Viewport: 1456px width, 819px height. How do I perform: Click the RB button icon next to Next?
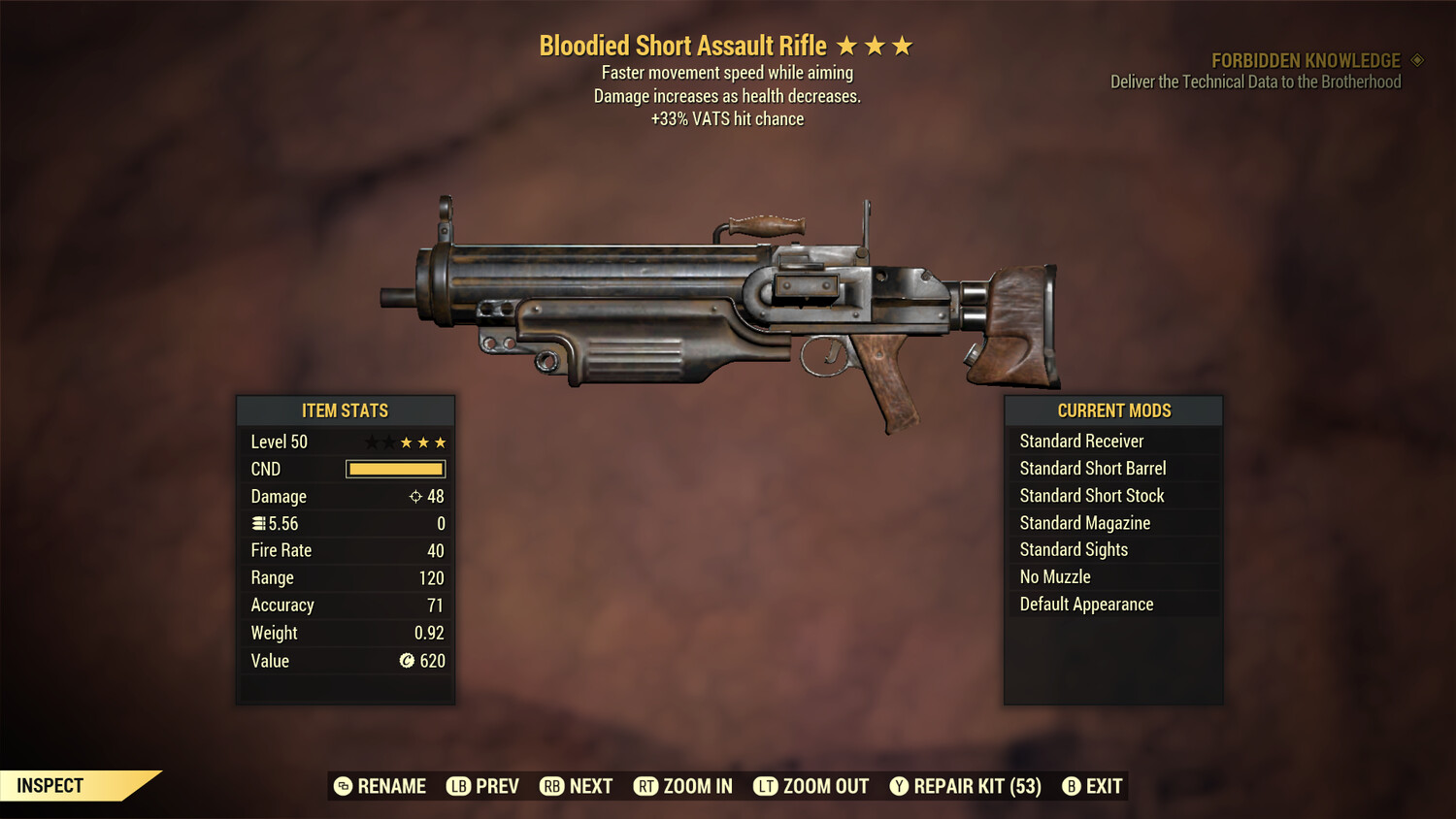pyautogui.click(x=553, y=786)
